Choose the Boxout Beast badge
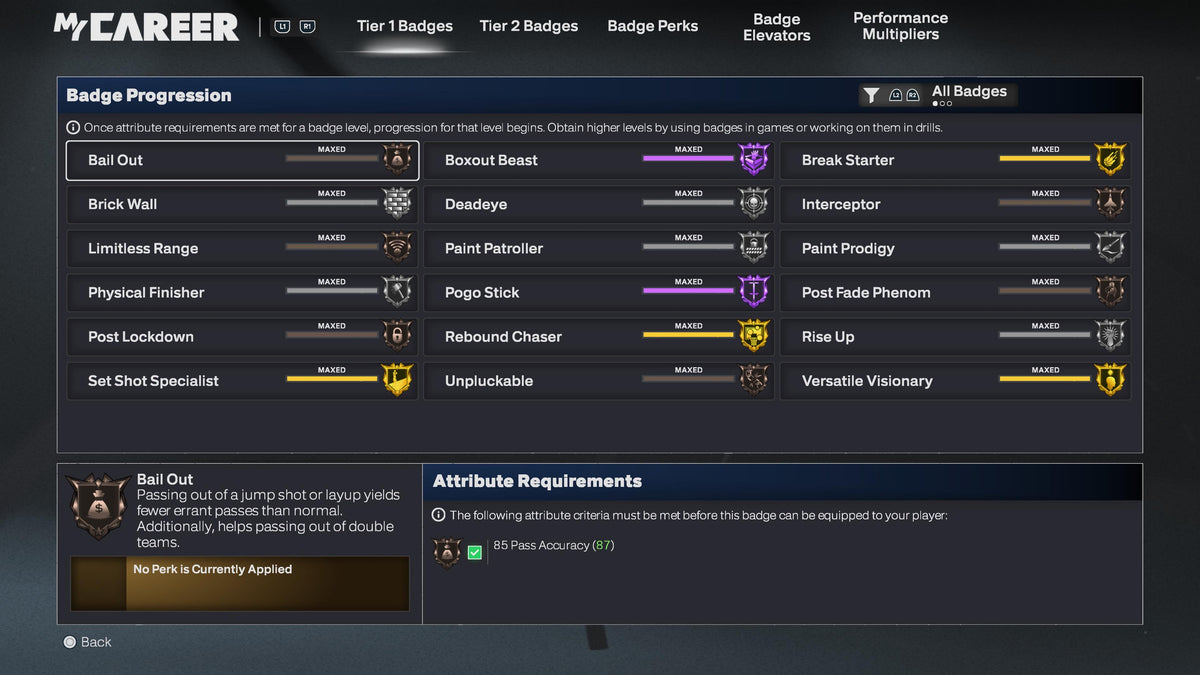 (x=598, y=160)
